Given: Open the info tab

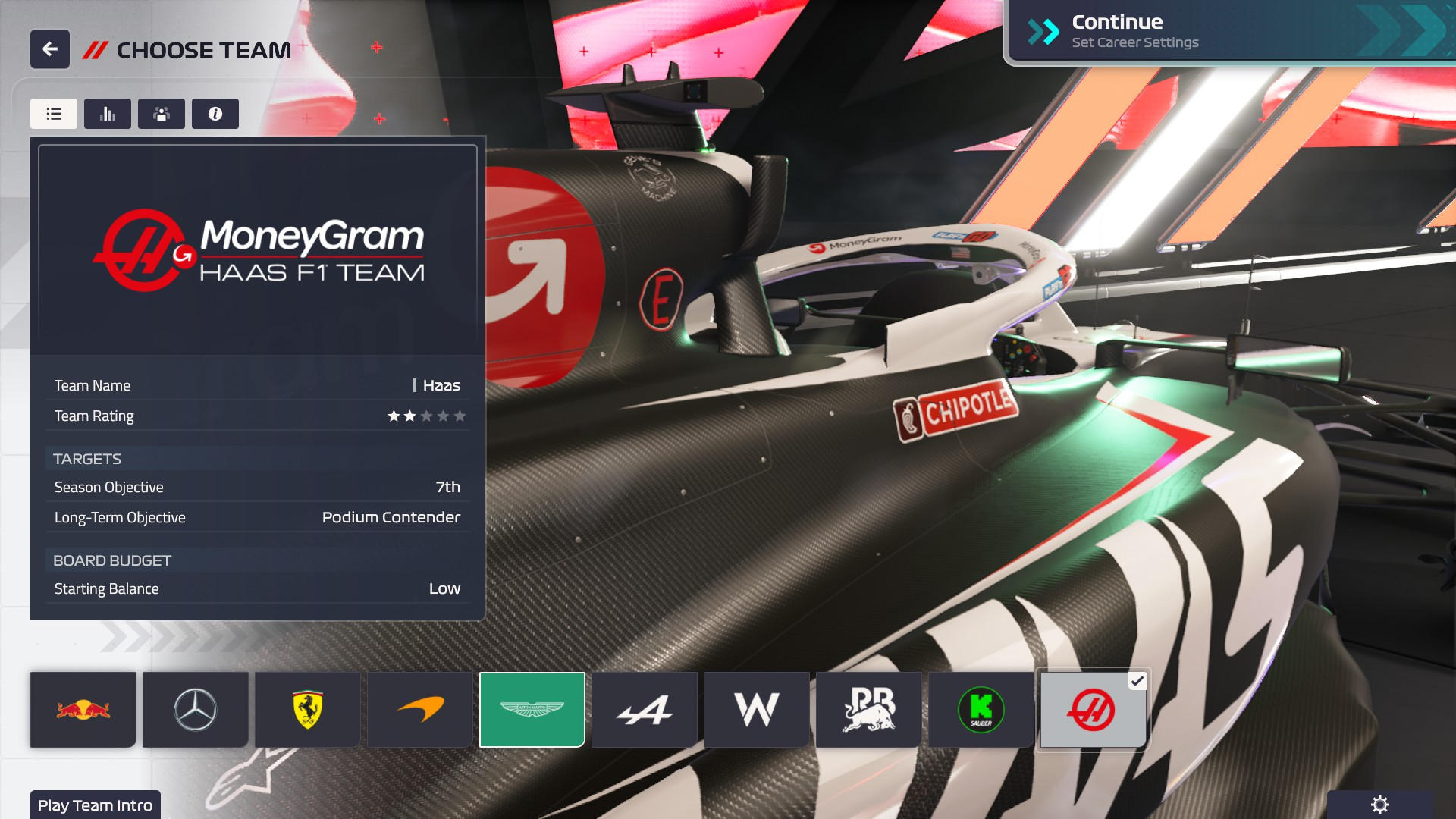Looking at the screenshot, I should tap(215, 114).
